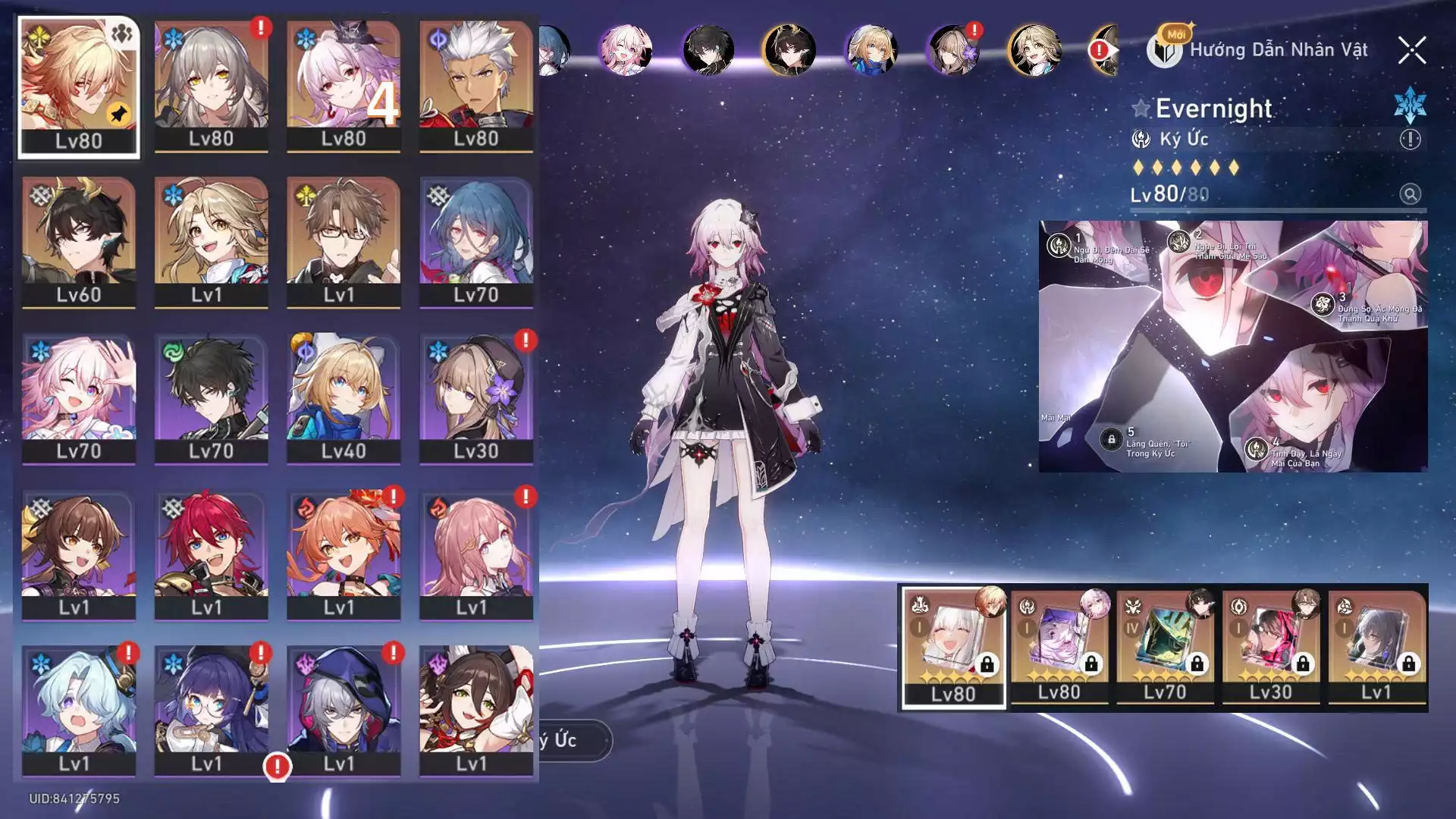
Task: Select the Lv80 grey-haired Trailblazer card
Action: pos(212,86)
